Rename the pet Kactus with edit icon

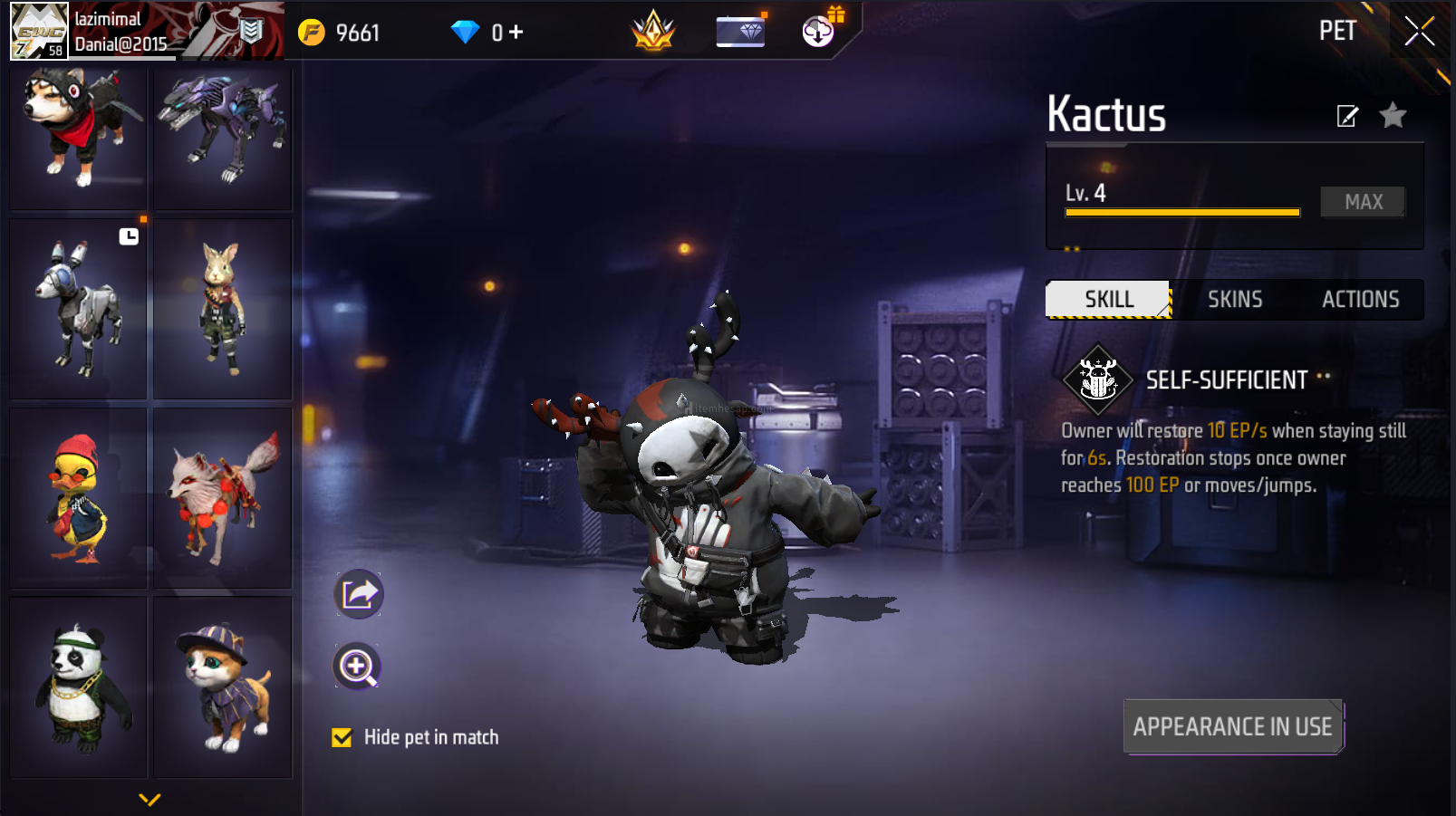1347,116
